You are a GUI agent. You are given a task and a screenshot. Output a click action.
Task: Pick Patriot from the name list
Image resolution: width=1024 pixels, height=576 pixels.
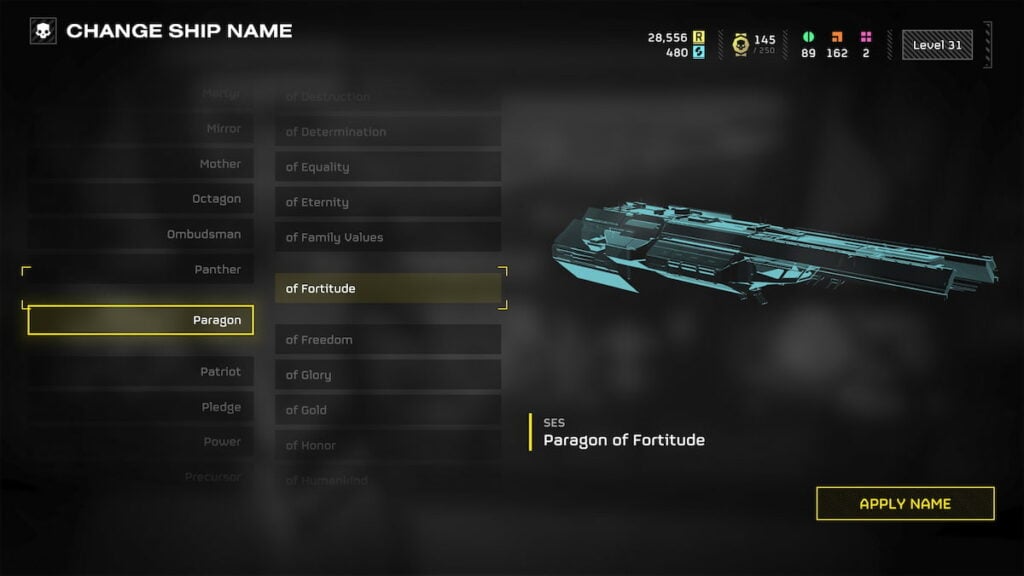141,372
